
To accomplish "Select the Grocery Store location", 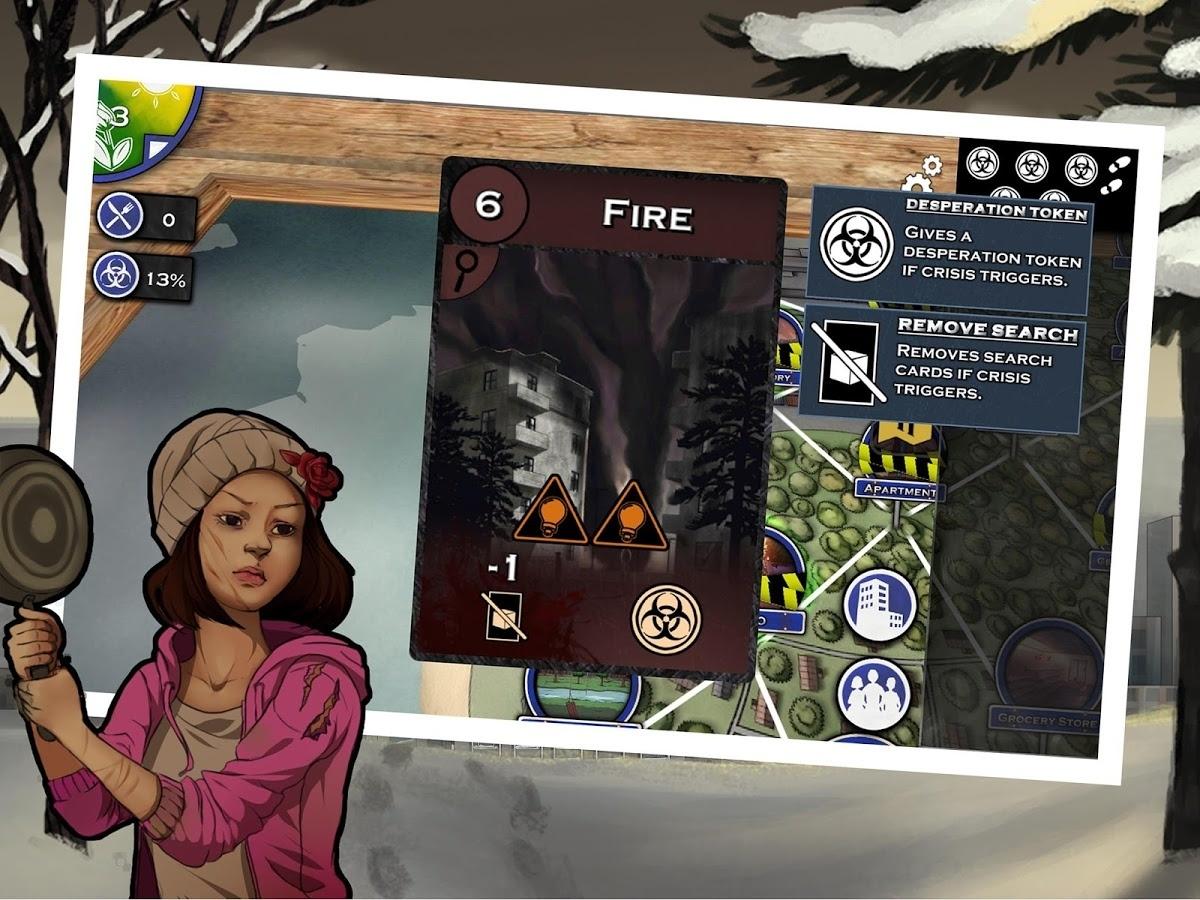I will 1045,717.
